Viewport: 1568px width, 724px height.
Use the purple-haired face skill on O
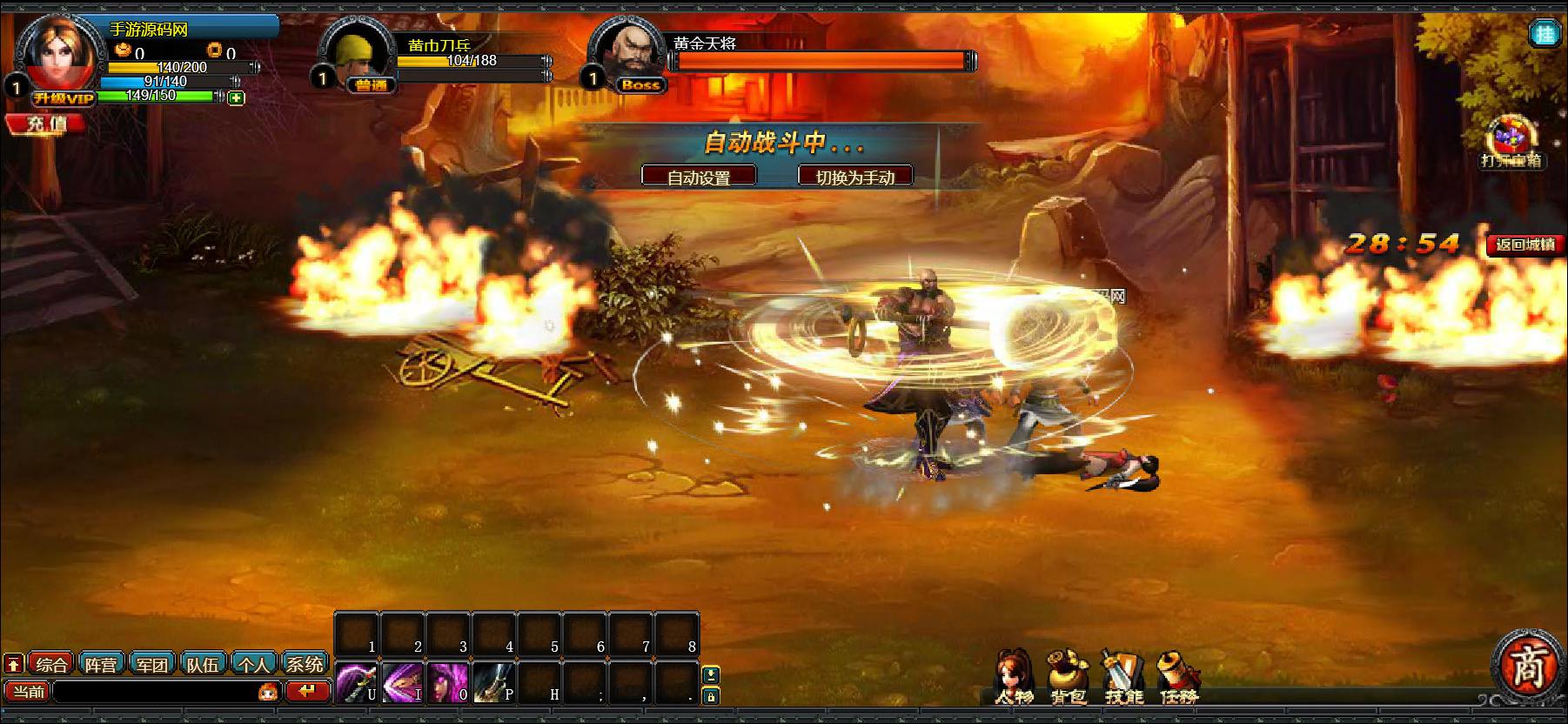pos(447,682)
